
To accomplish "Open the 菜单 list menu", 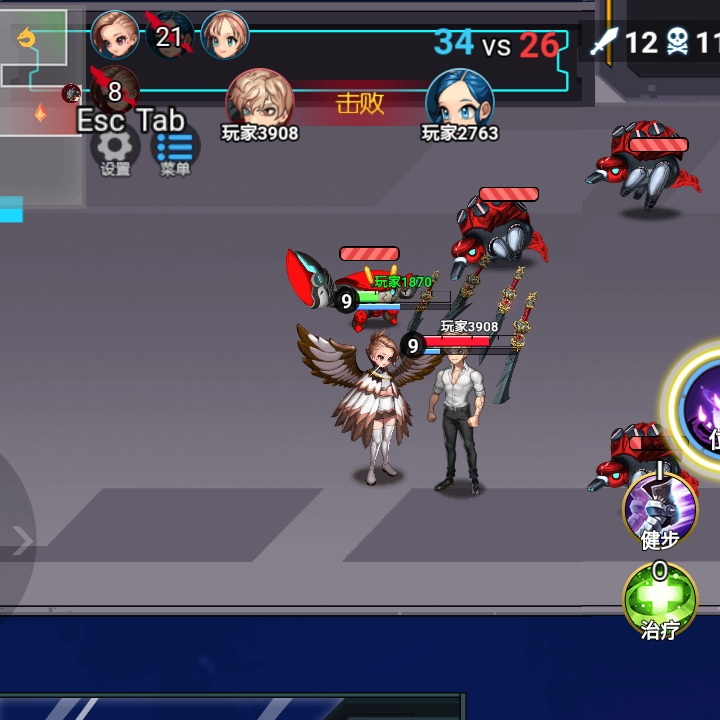I will click(175, 148).
